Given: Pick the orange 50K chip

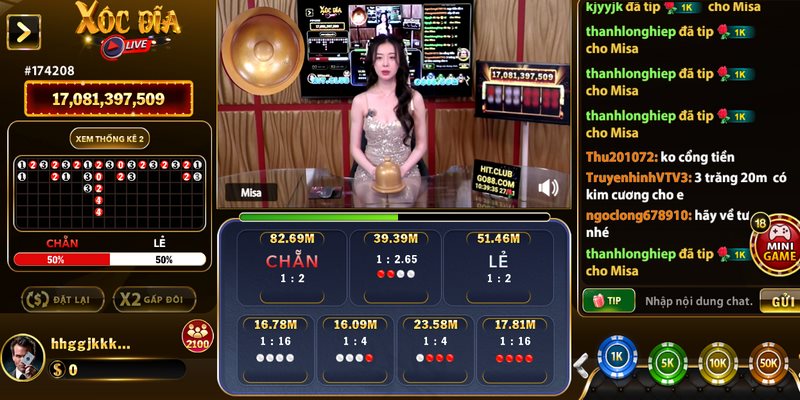Looking at the screenshot, I should (x=767, y=364).
